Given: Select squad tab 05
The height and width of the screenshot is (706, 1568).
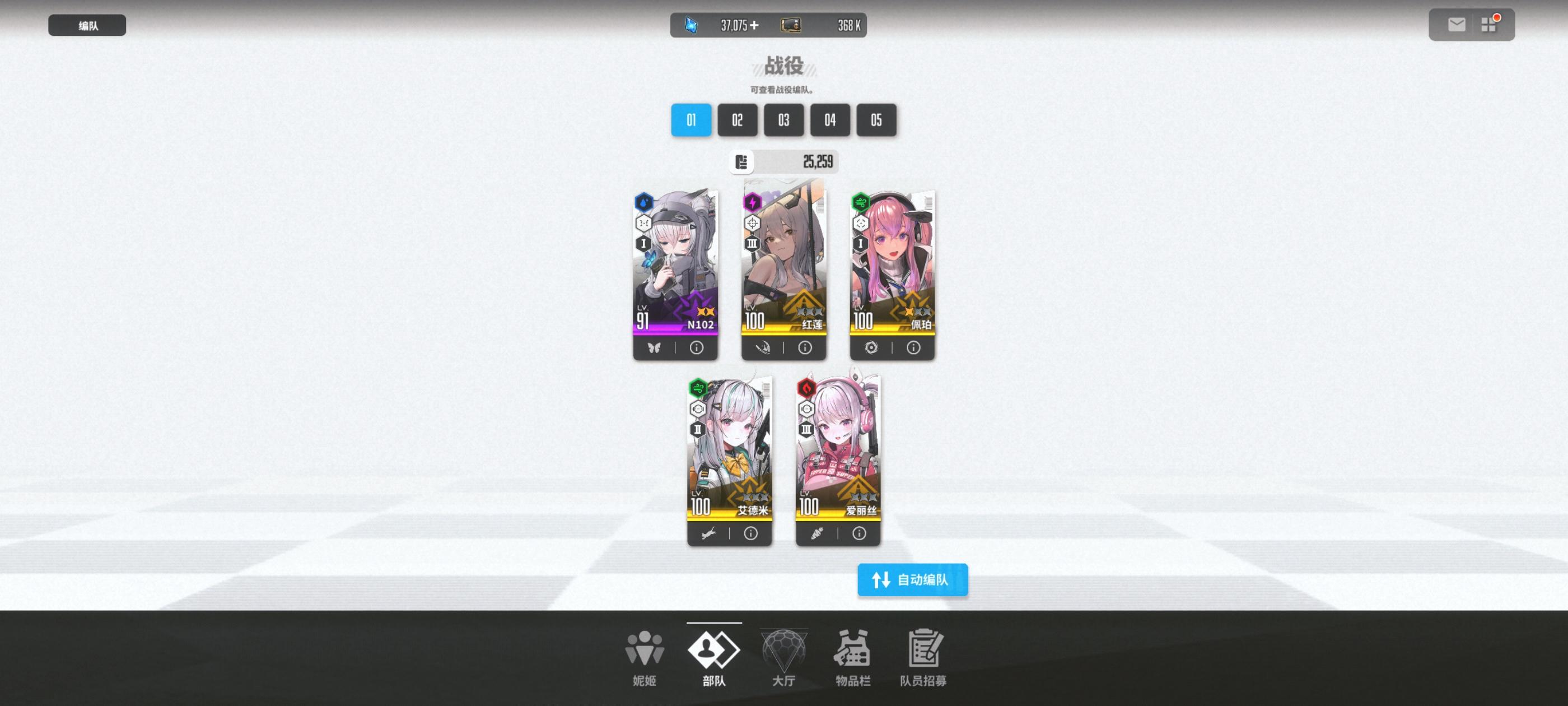Looking at the screenshot, I should [876, 120].
